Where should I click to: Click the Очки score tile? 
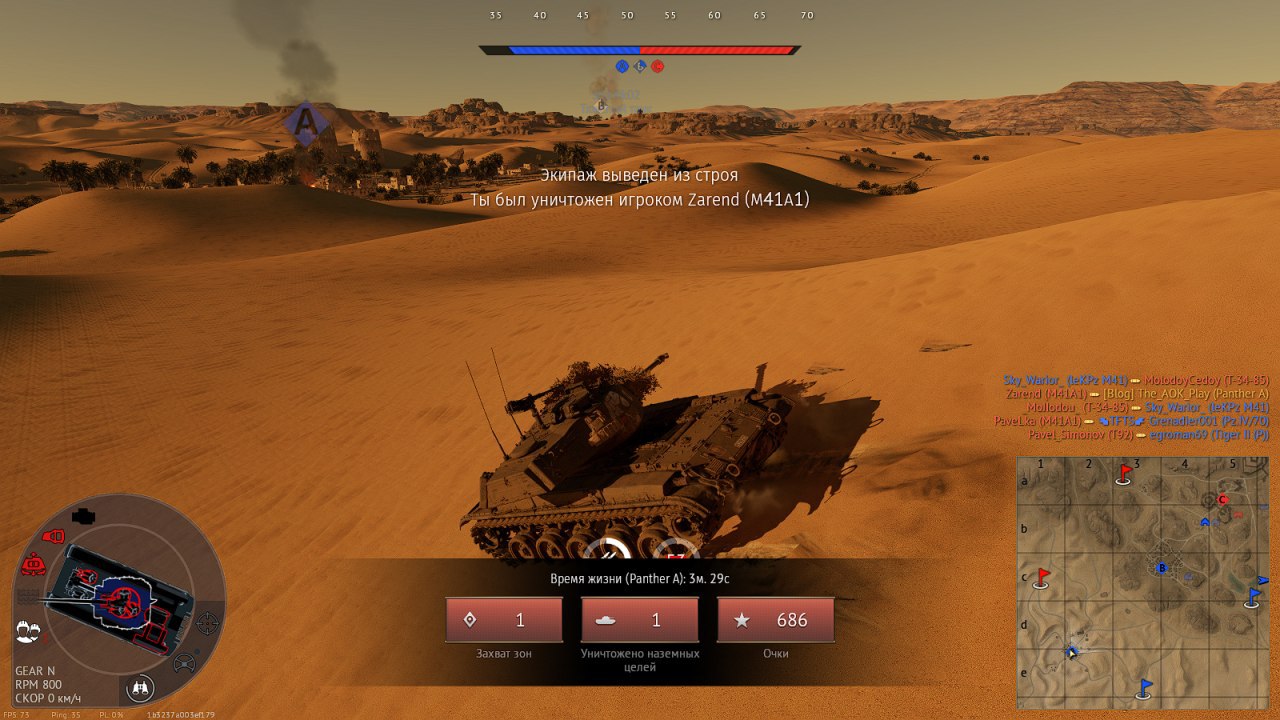776,620
